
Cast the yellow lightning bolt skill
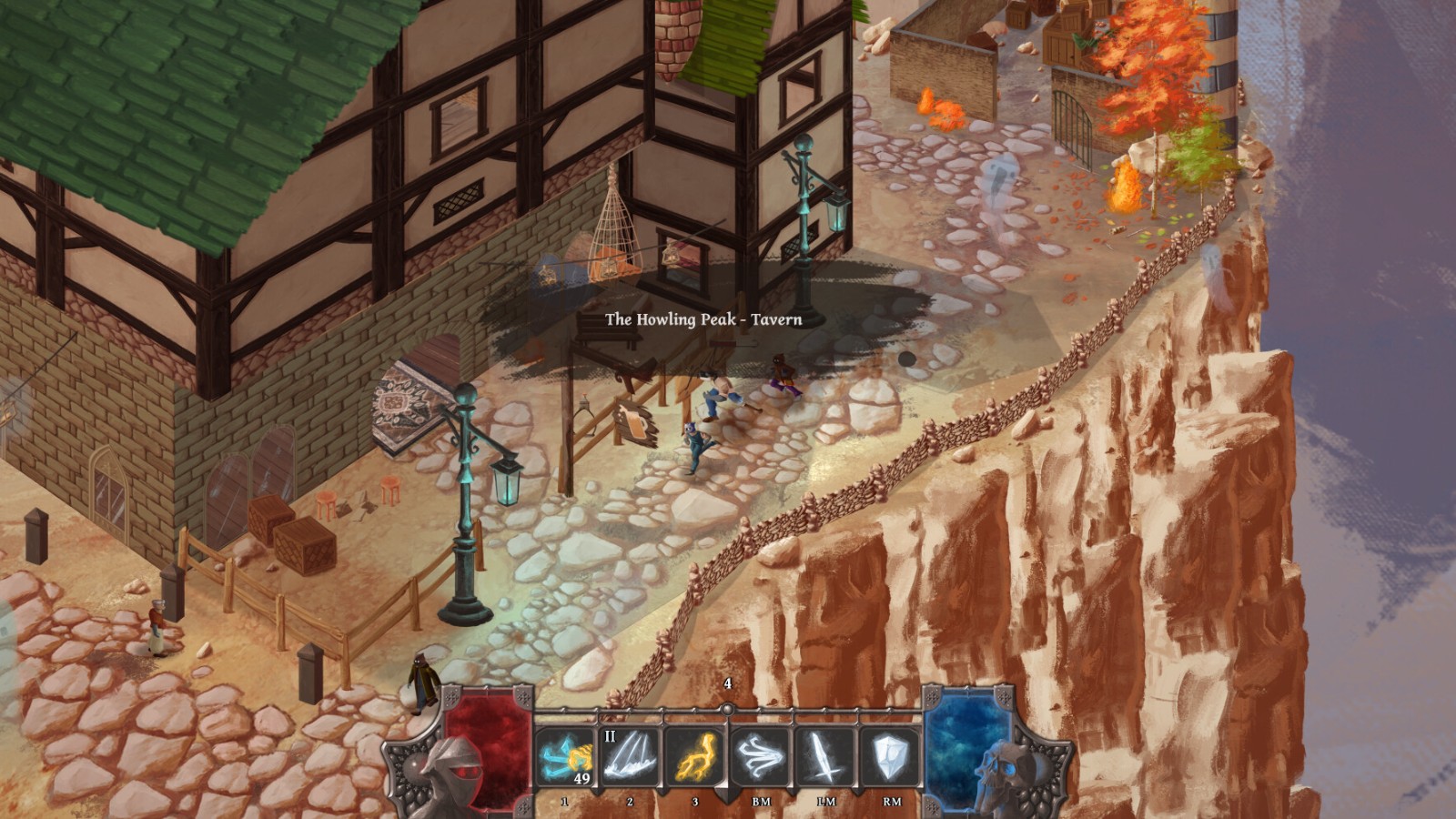[x=695, y=757]
